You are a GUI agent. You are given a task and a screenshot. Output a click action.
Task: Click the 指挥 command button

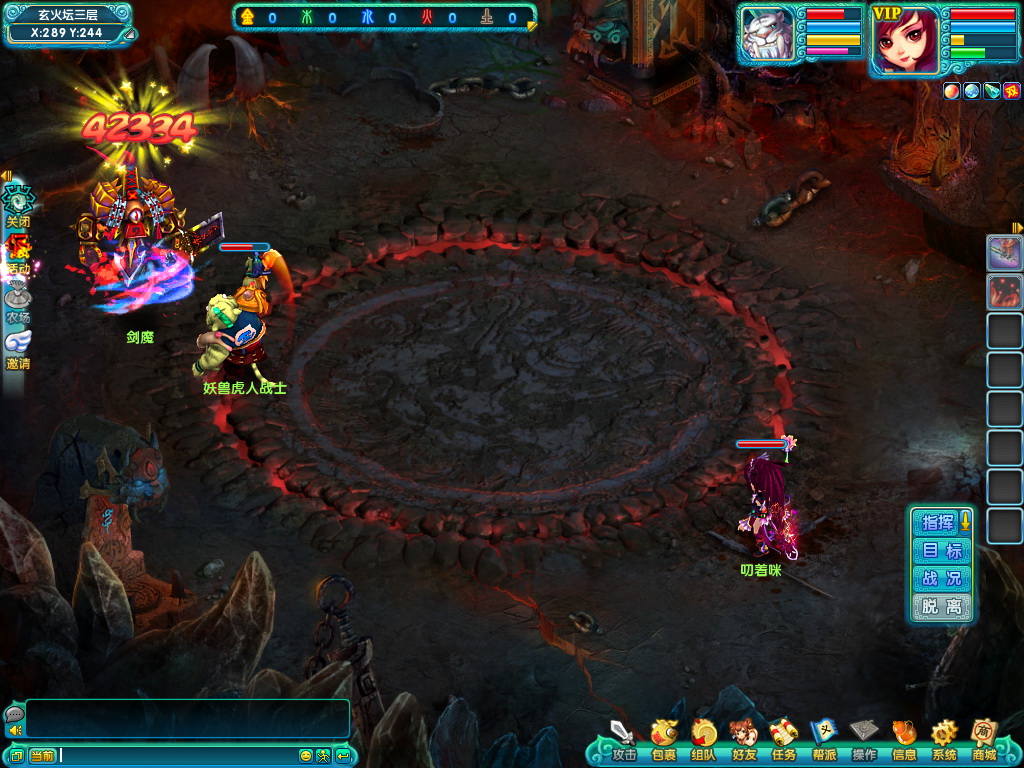[938, 522]
